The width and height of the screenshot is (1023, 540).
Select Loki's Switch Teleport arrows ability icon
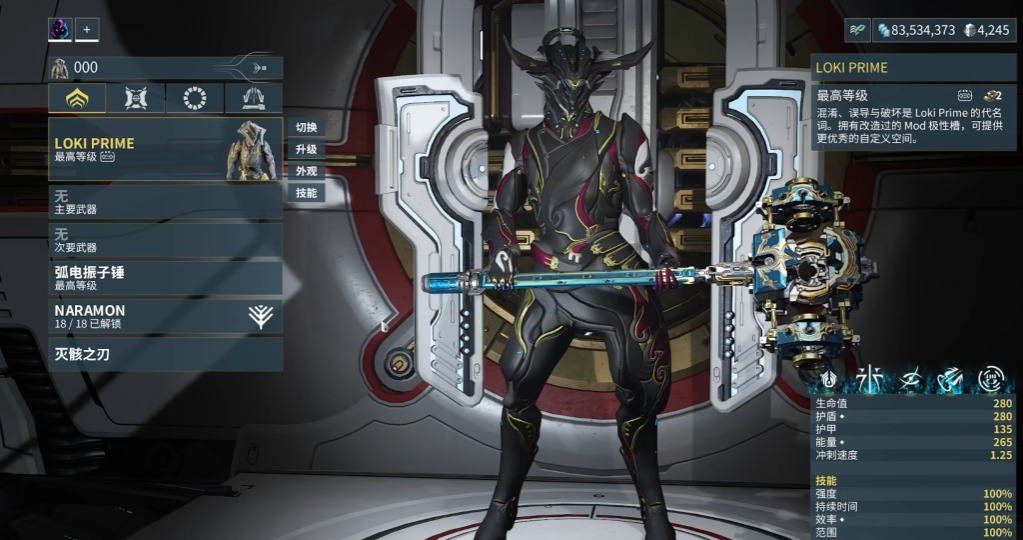[950, 379]
